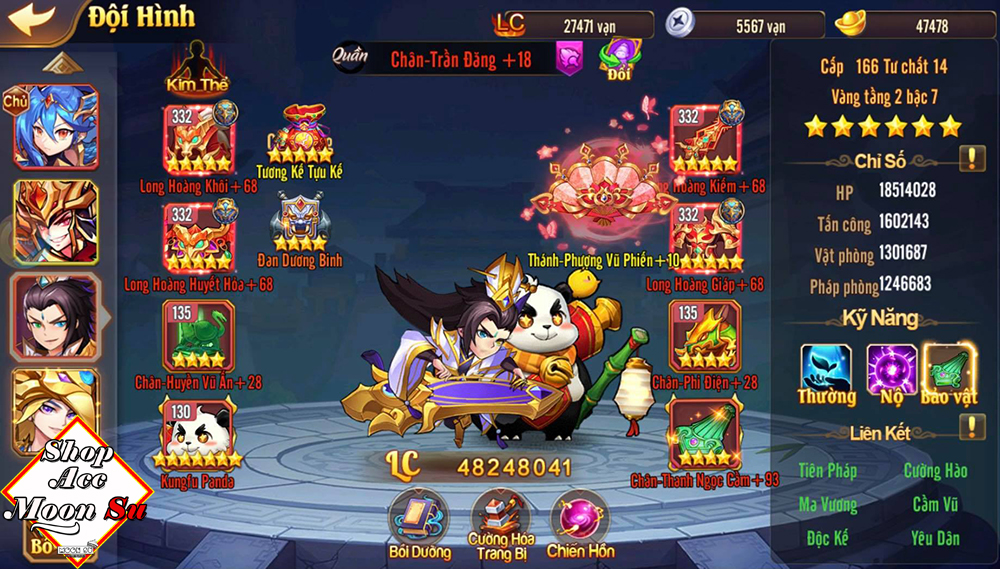Open Cường Hóa Trang Bị upgrade

pyautogui.click(x=500, y=515)
